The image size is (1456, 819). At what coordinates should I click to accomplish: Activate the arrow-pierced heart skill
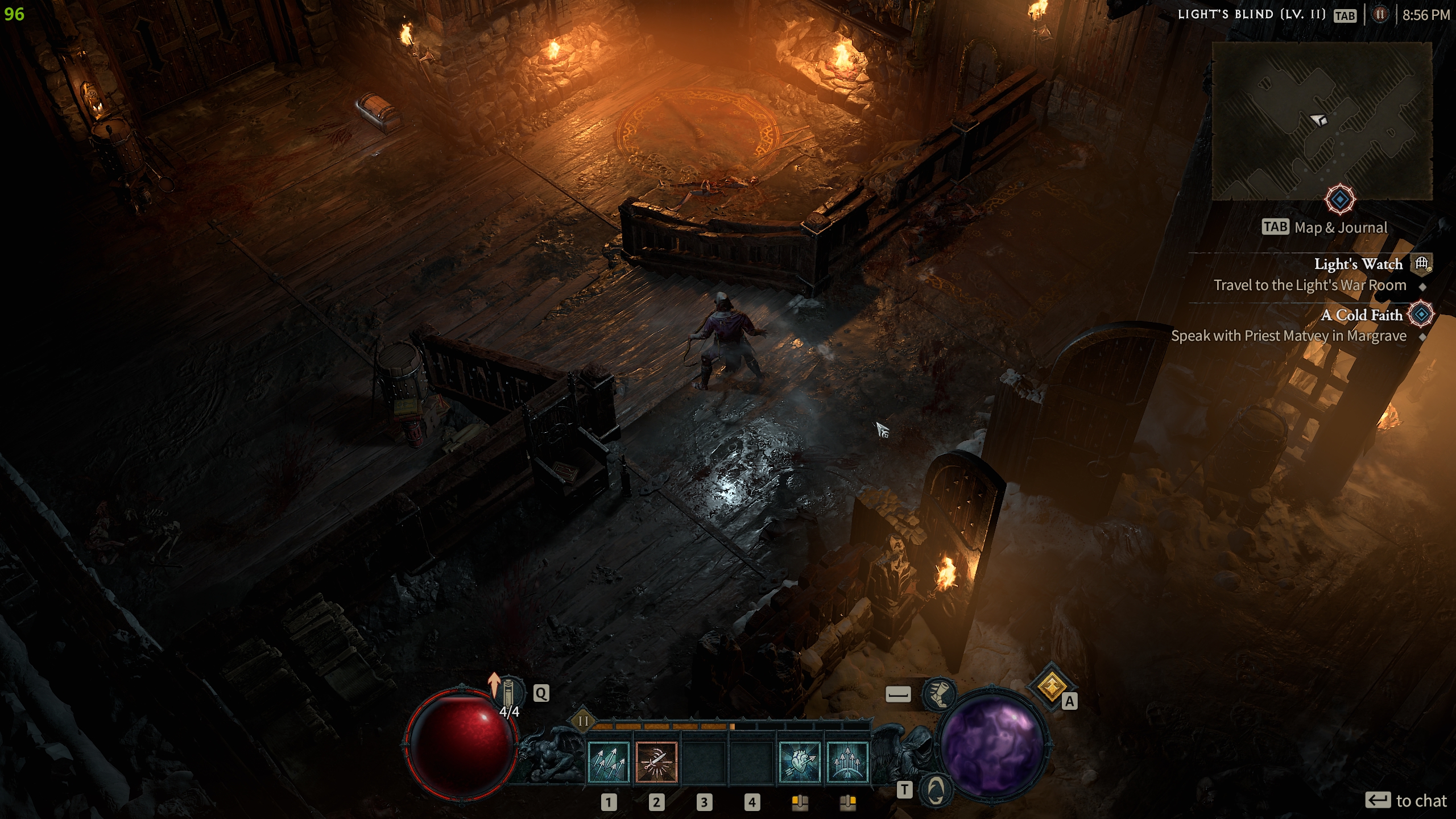[x=799, y=763]
